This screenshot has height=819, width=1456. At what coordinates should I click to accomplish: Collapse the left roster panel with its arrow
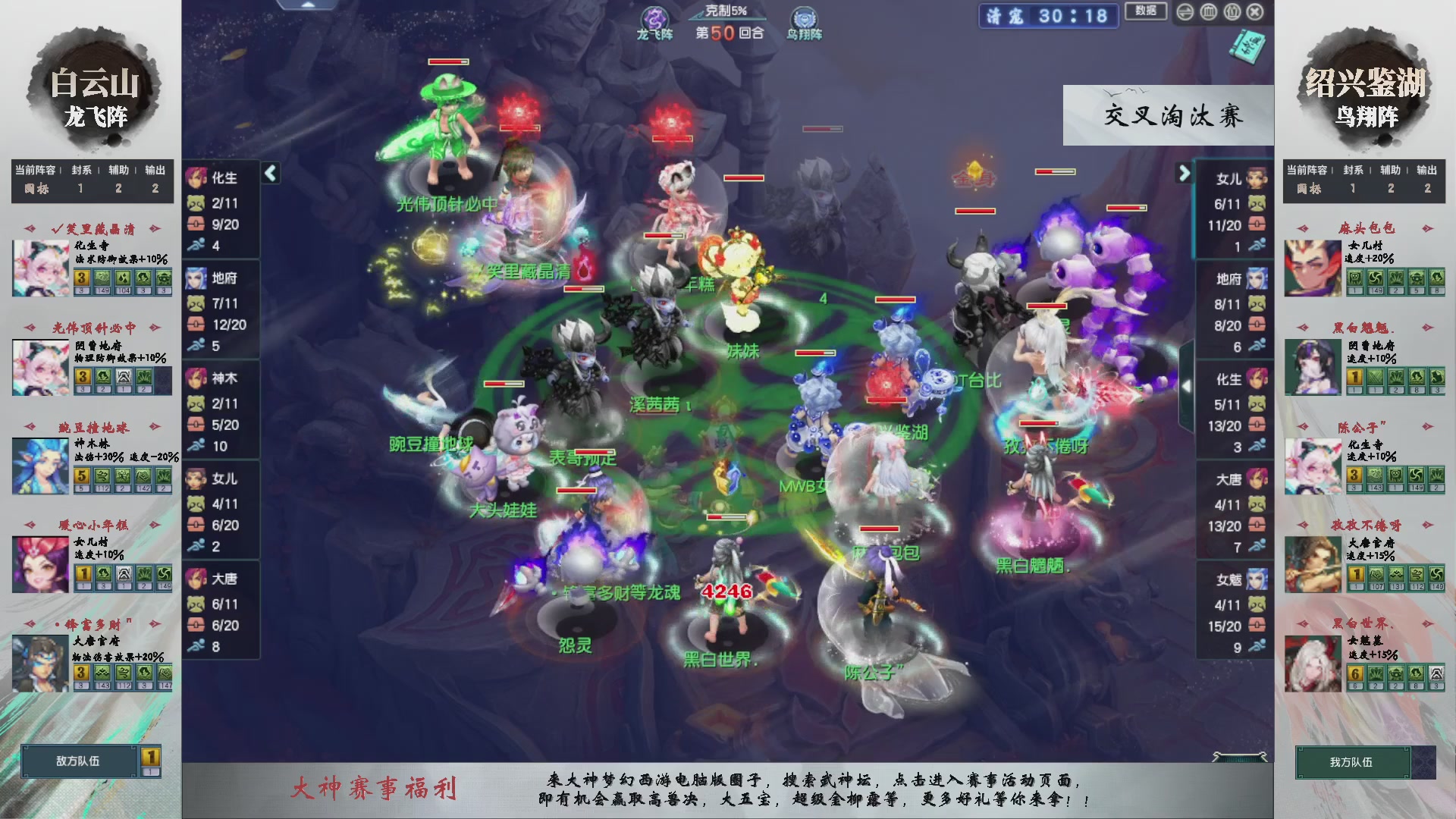[269, 173]
